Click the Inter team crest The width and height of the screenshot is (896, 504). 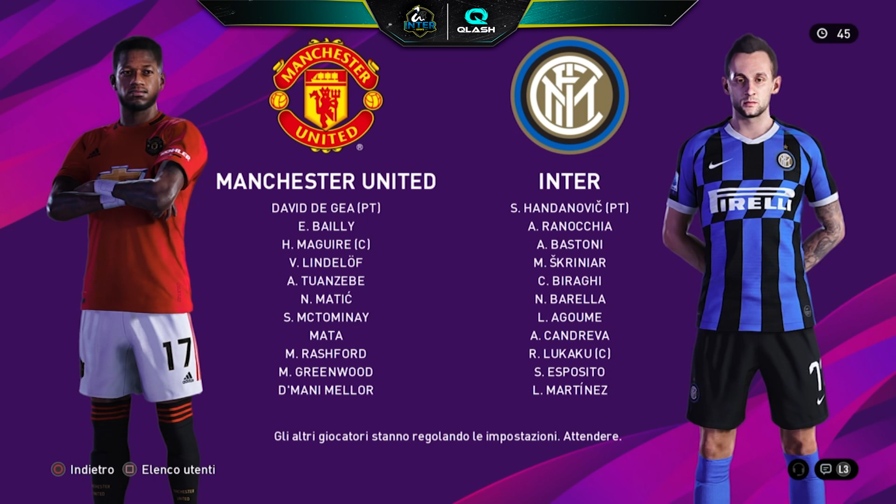click(x=569, y=96)
